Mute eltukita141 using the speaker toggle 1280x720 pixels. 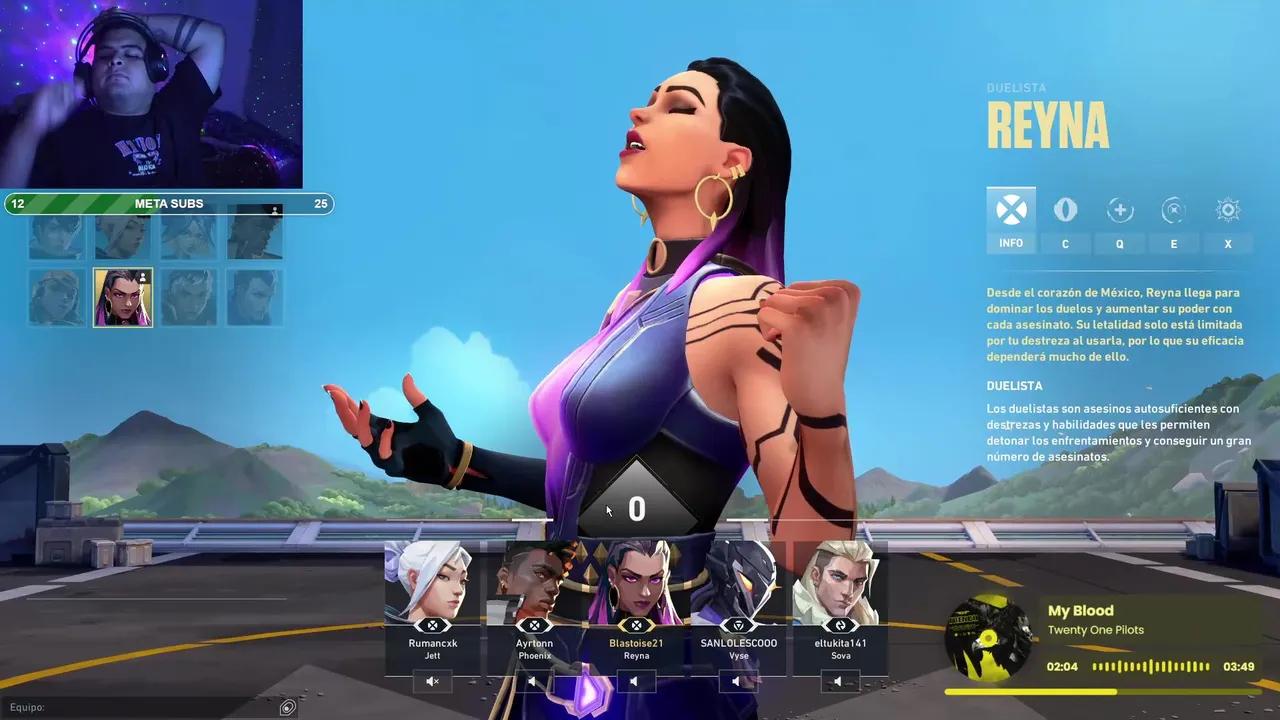click(840, 681)
